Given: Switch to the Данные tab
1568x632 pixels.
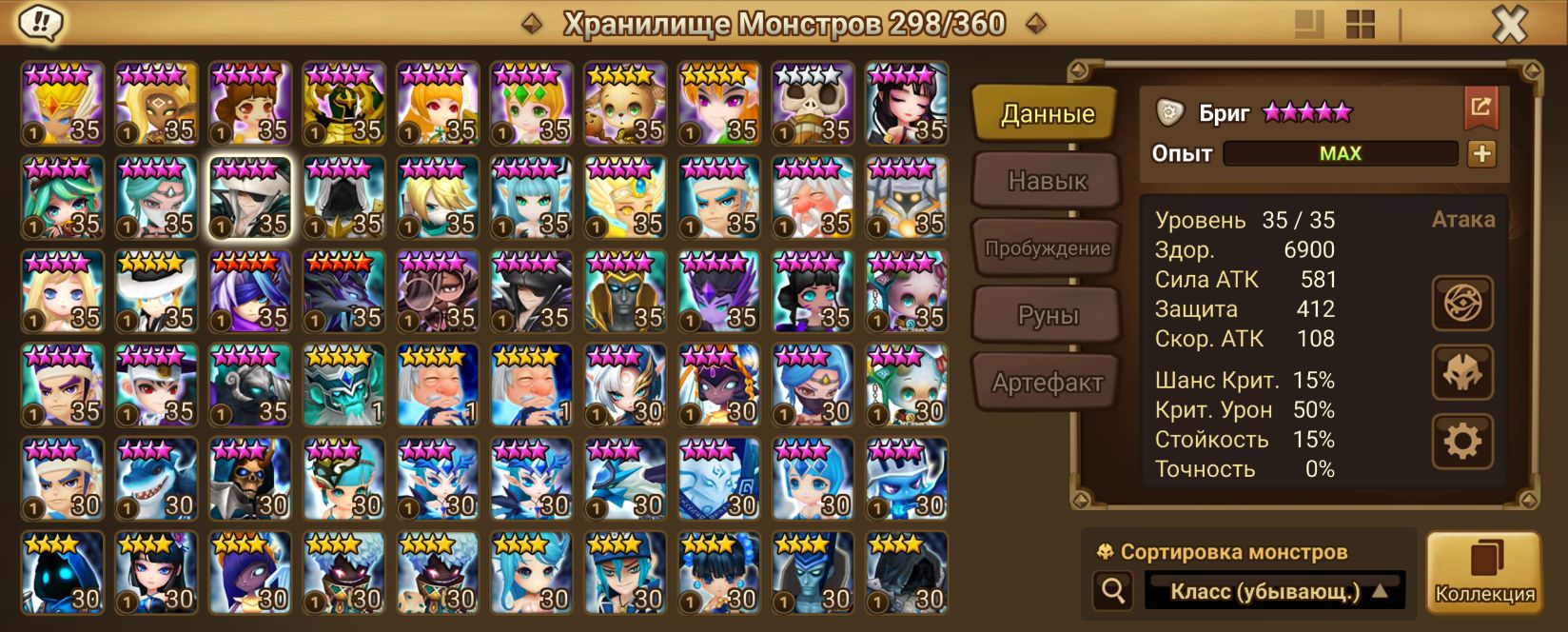Looking at the screenshot, I should click(1047, 114).
